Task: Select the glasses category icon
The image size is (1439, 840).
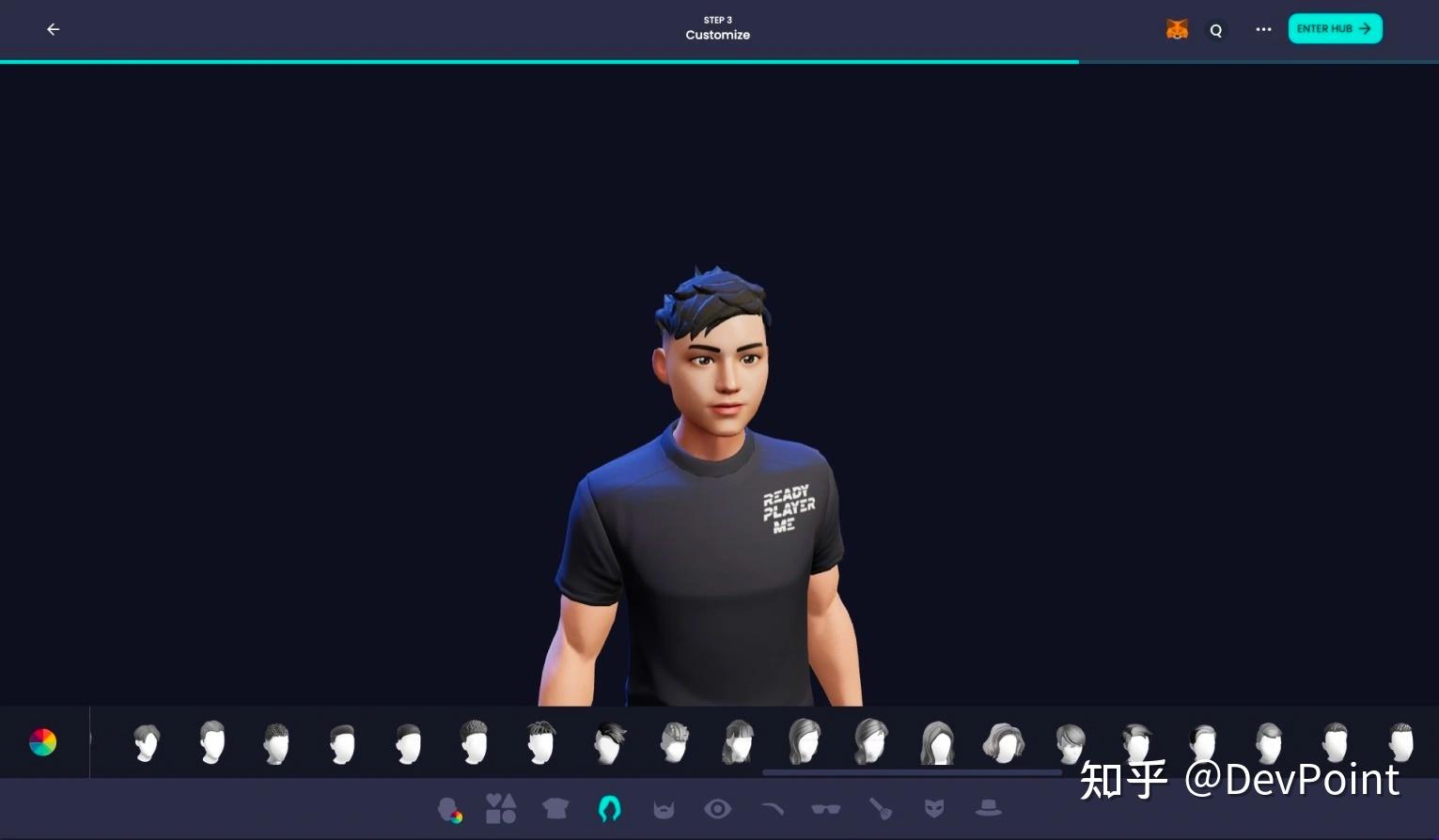Action: (826, 808)
